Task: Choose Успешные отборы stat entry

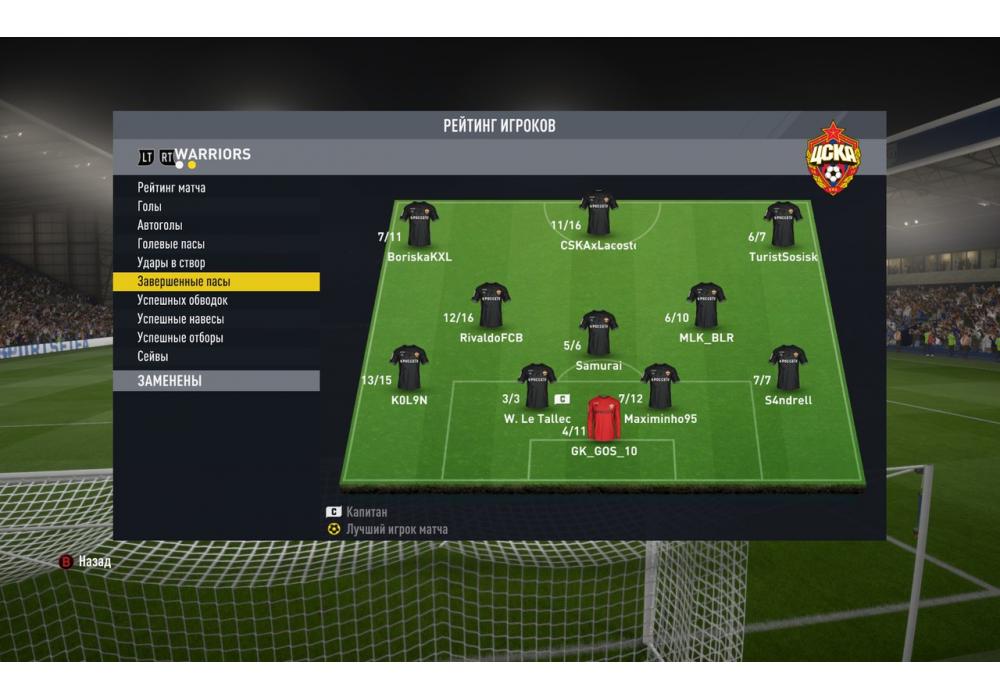Action: [180, 338]
